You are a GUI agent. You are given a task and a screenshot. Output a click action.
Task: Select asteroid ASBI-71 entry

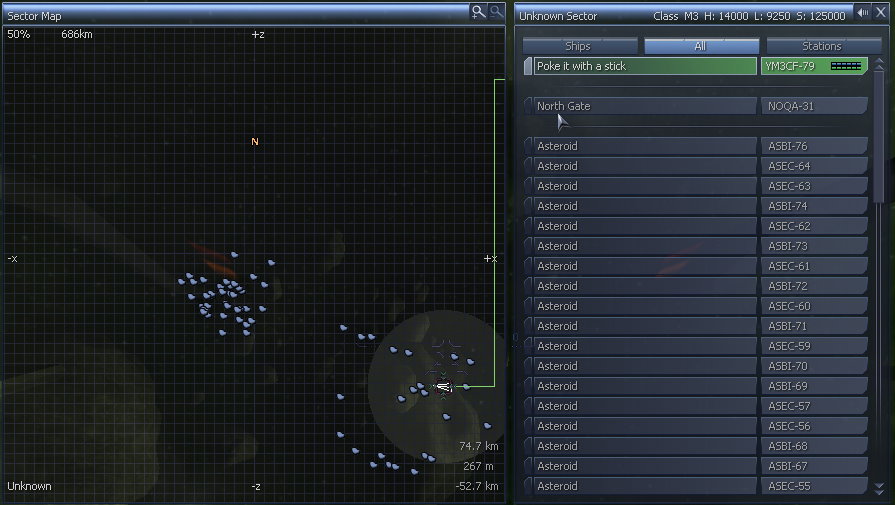coord(644,326)
